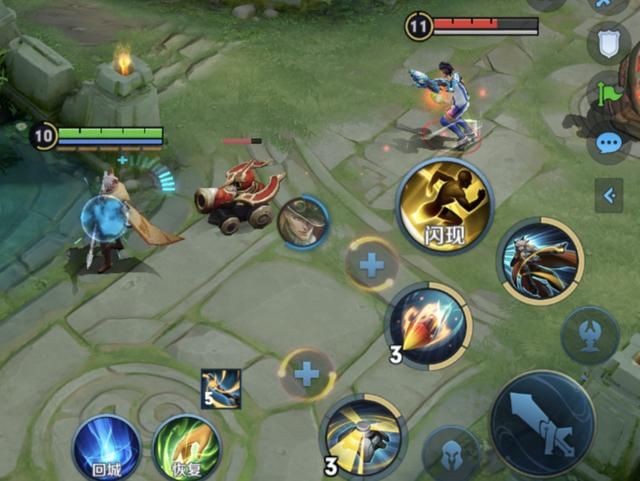
Task: Activate the 闪现 flash spell
Action: [x=445, y=206]
